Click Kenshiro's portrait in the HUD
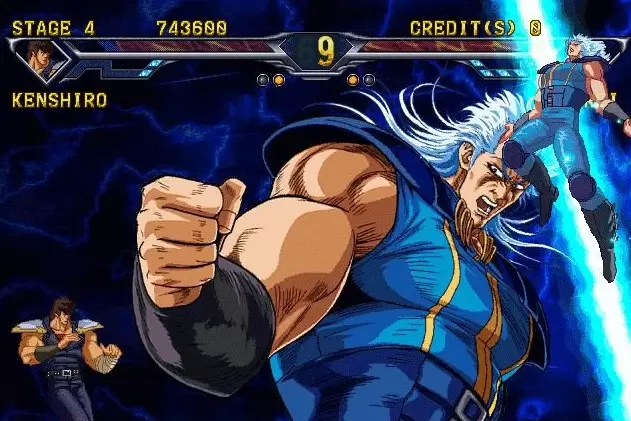 tap(40, 58)
